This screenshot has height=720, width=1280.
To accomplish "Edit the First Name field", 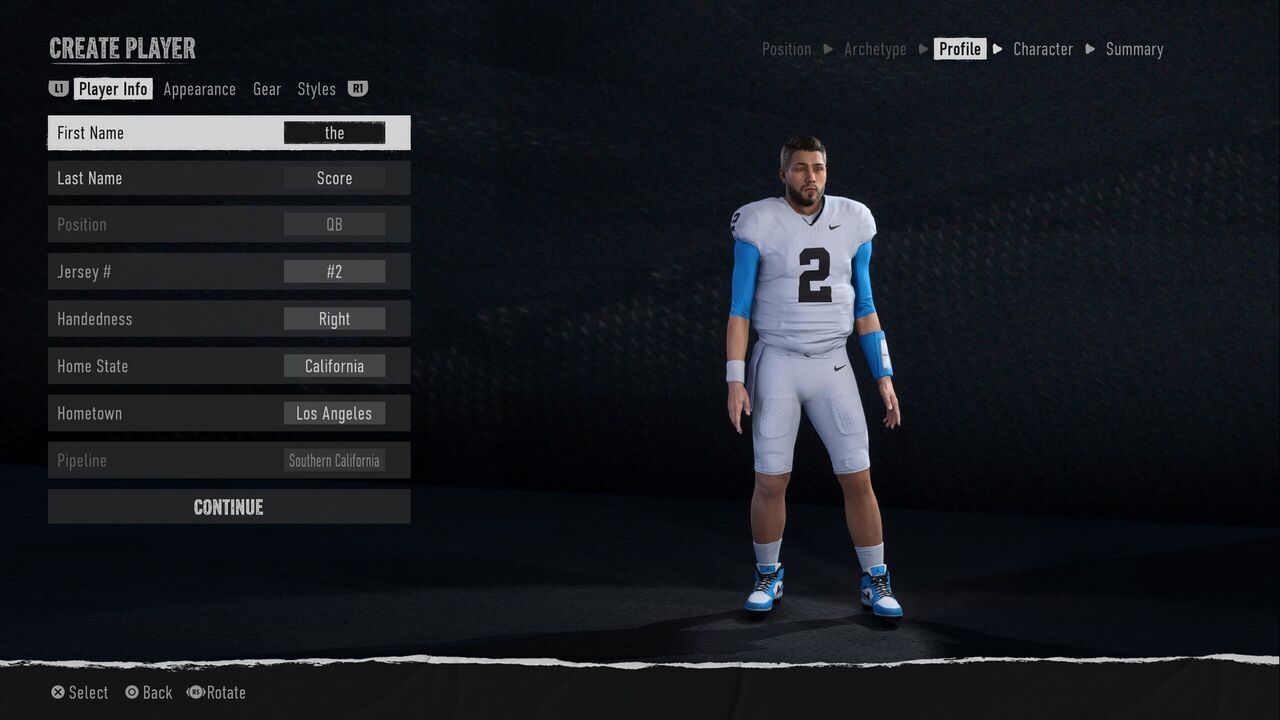I will click(x=334, y=133).
